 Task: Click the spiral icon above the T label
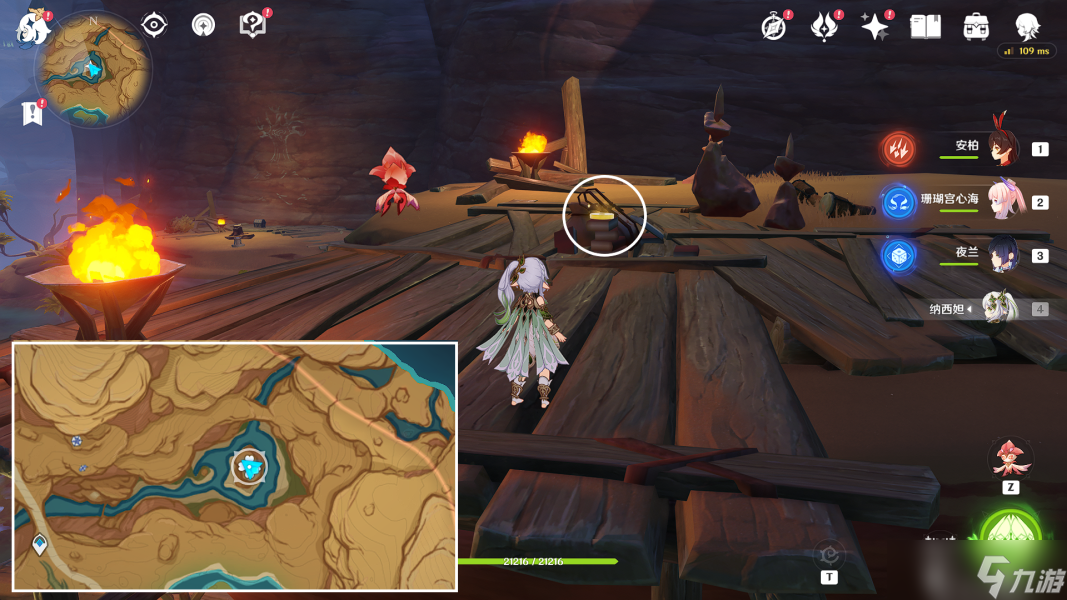(829, 554)
